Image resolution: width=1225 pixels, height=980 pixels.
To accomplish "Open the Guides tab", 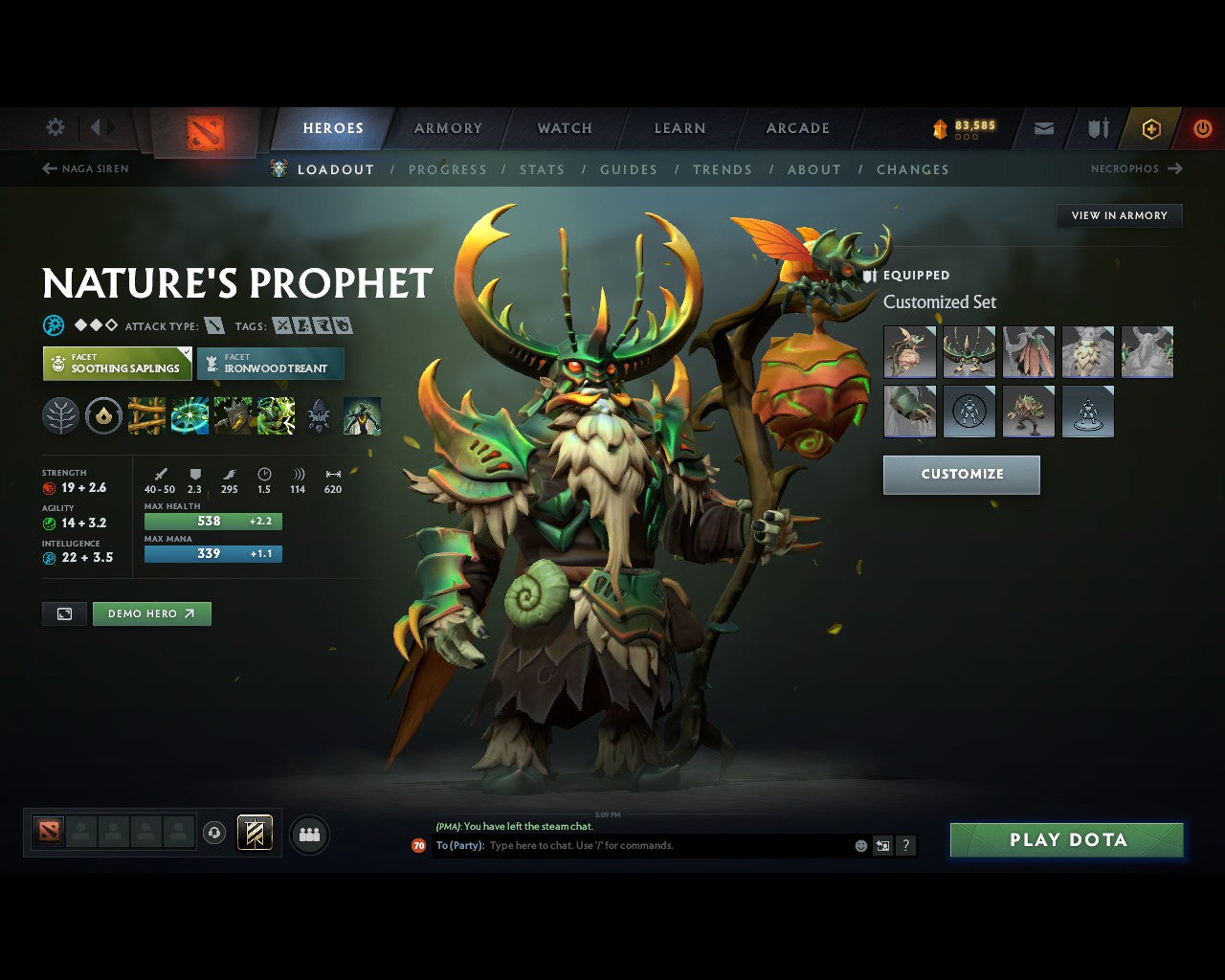I will coord(628,169).
